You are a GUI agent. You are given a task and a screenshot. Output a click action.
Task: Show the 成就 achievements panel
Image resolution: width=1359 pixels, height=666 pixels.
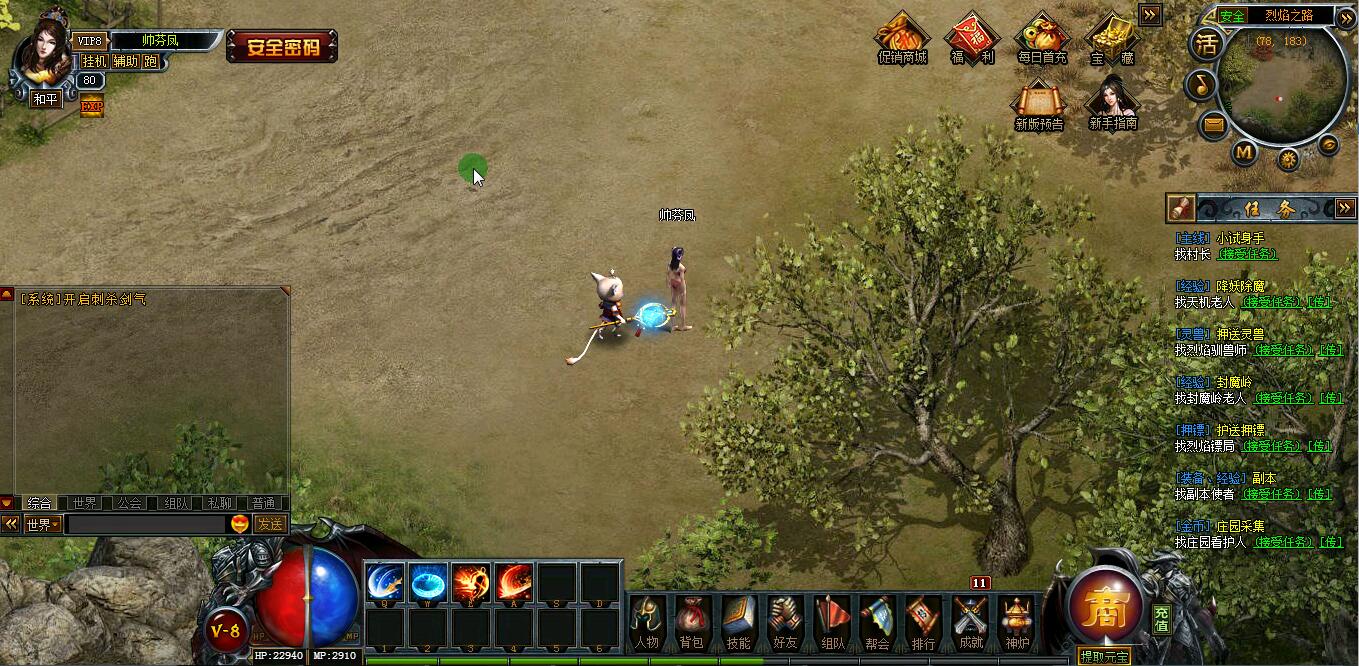click(970, 620)
